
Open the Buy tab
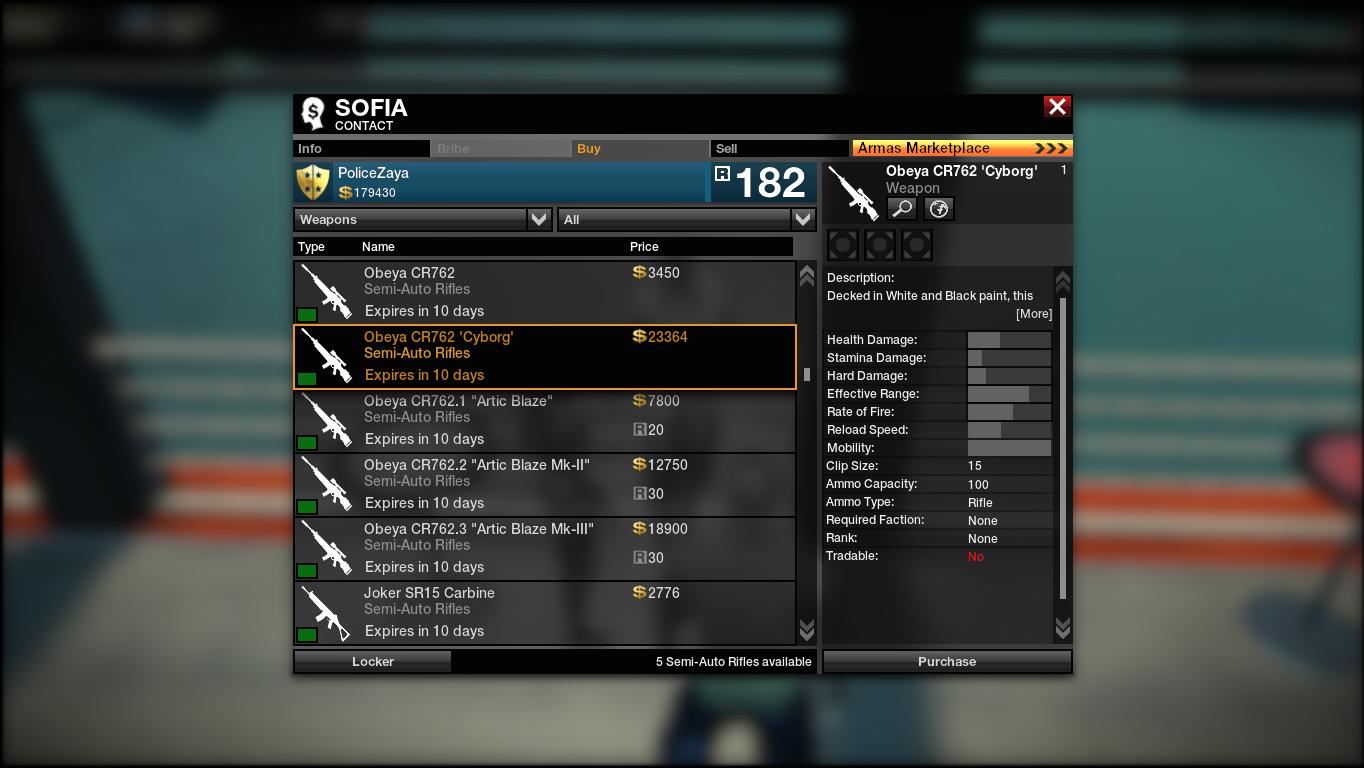point(641,149)
